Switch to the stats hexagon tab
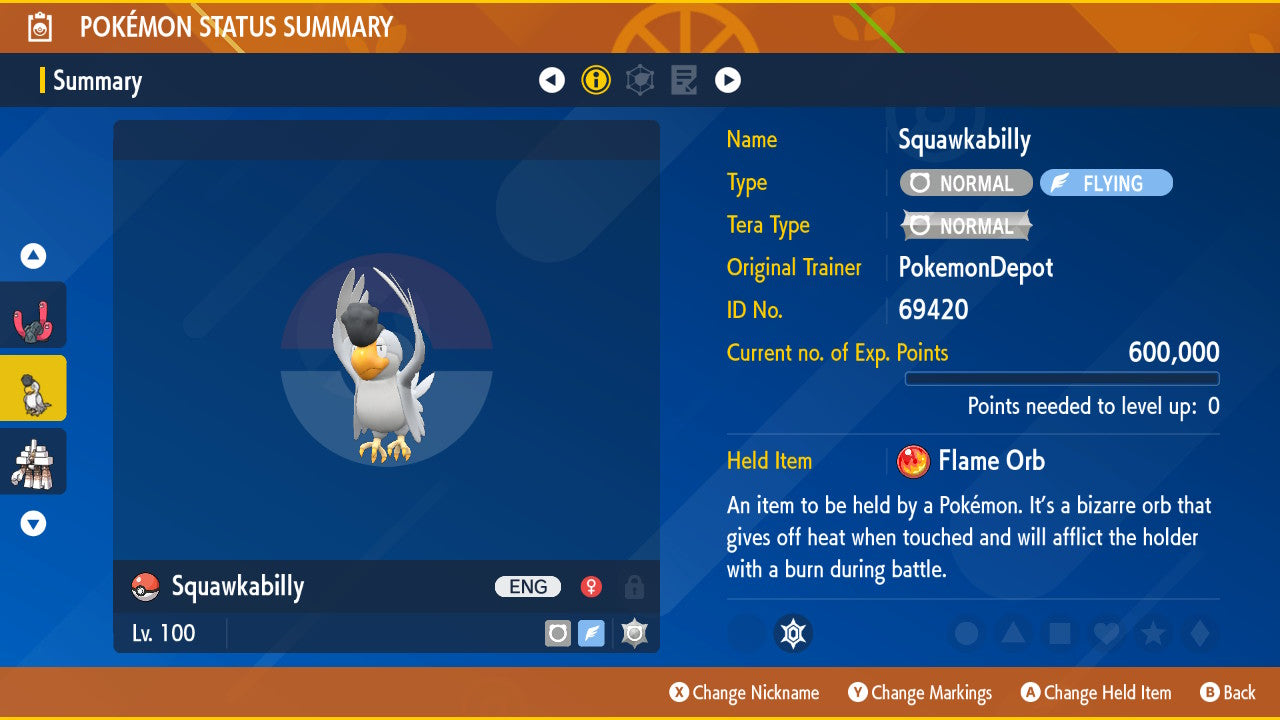The image size is (1280, 720). point(640,80)
